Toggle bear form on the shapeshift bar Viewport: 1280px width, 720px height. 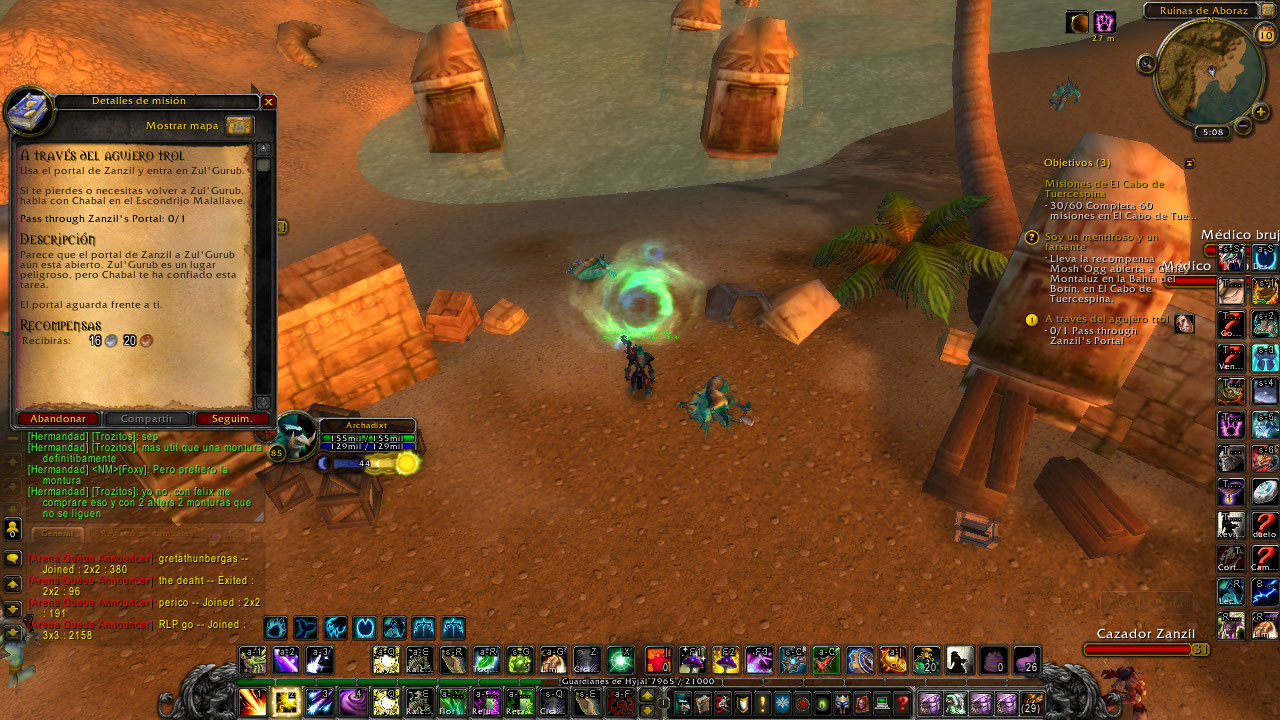tap(276, 628)
